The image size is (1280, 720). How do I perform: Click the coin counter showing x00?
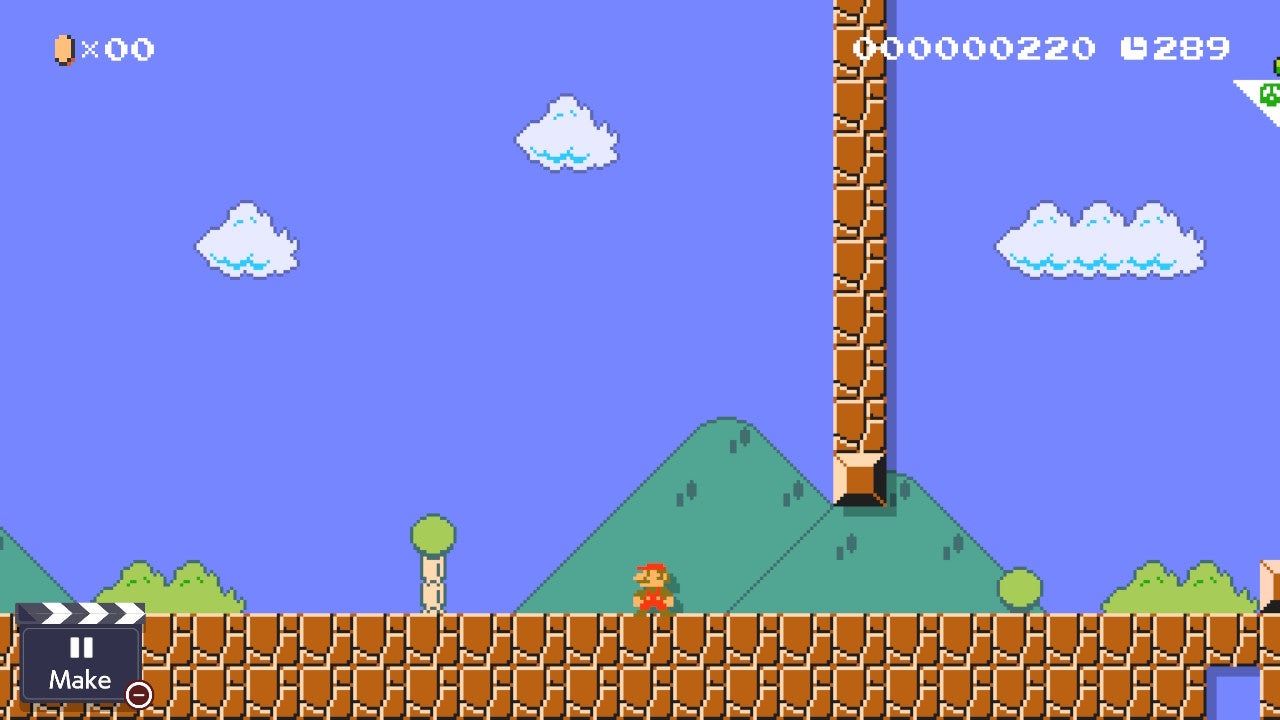(x=117, y=50)
